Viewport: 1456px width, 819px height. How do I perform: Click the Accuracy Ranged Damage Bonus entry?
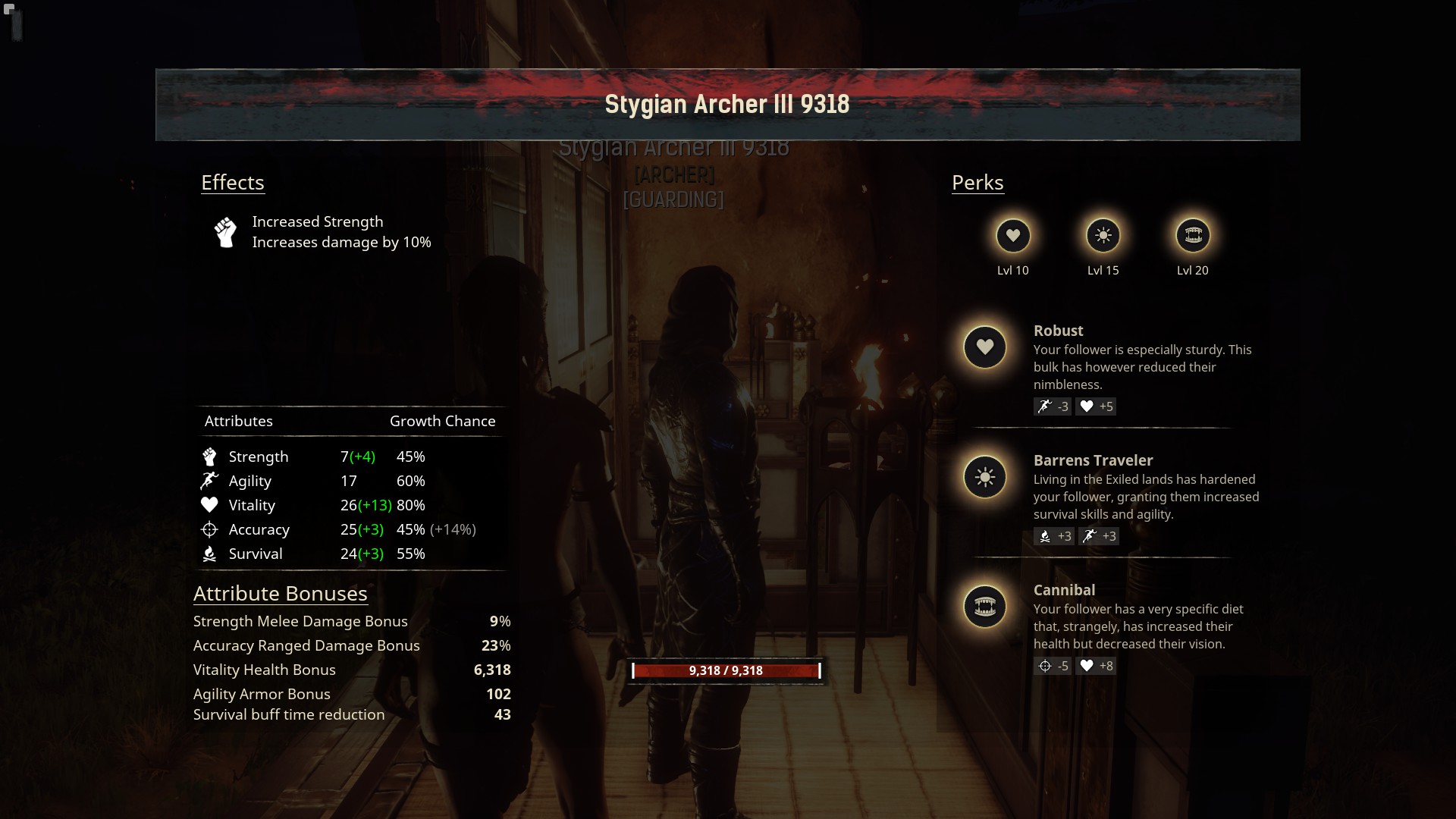tap(351, 645)
